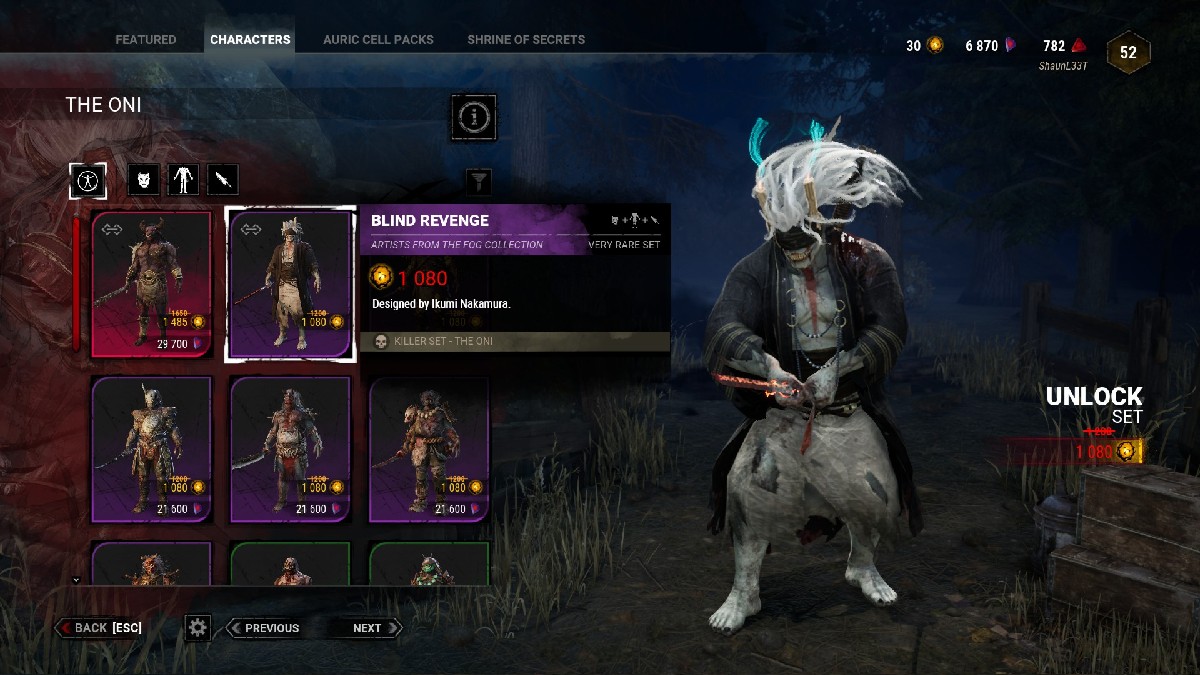Open the player level 52 badge
This screenshot has height=675, width=1200.
click(1128, 53)
